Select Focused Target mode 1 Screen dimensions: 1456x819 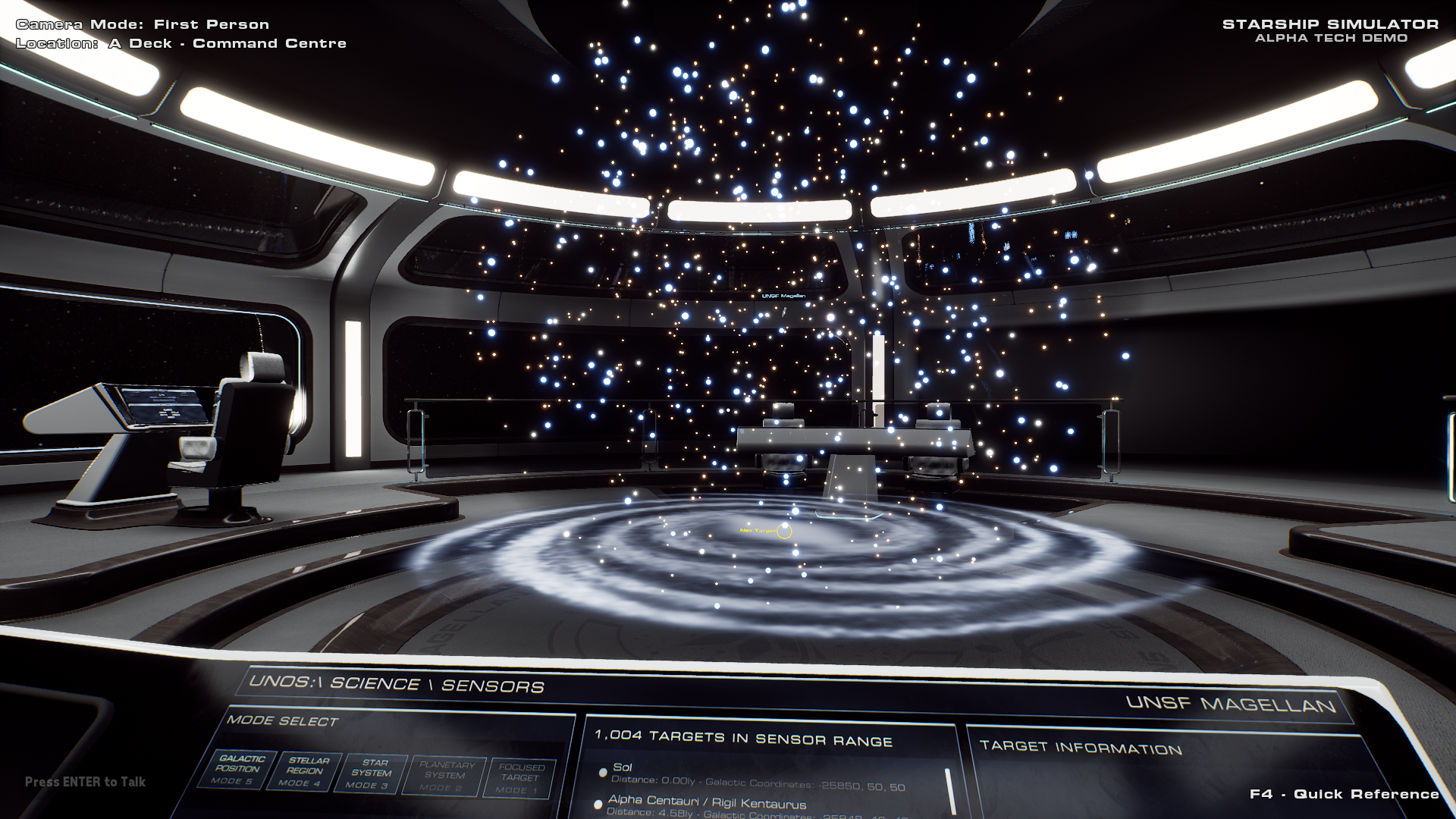tap(519, 778)
